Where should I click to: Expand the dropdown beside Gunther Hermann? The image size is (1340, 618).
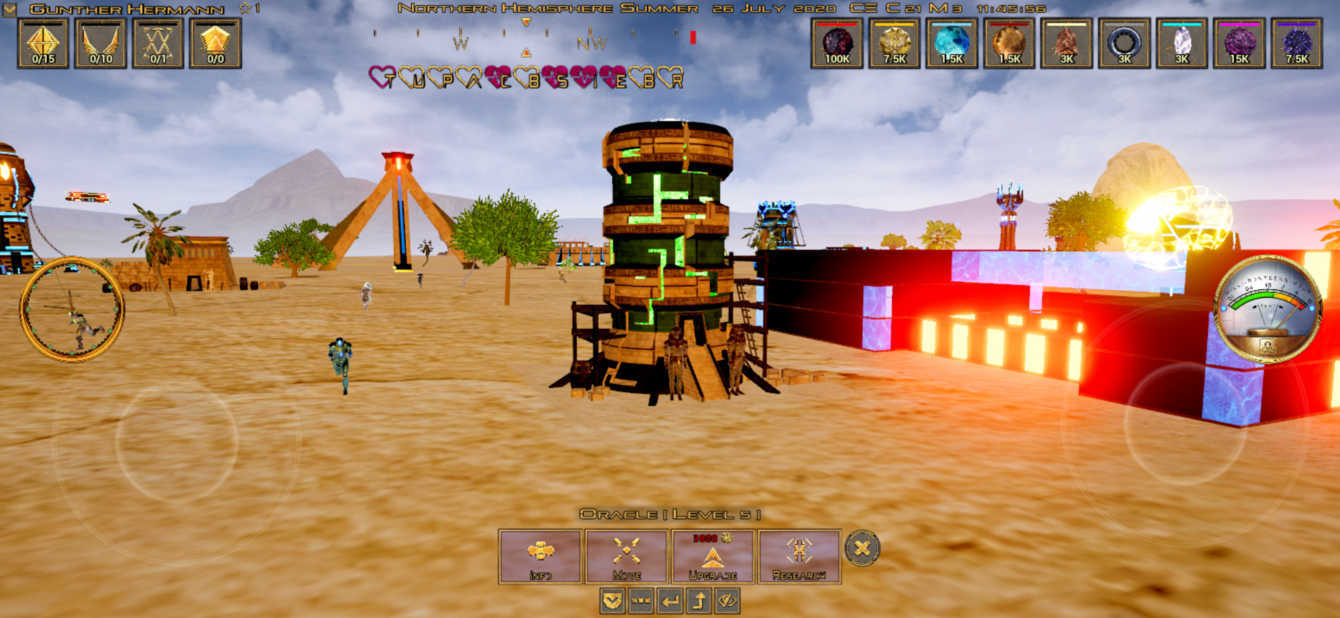10,9
